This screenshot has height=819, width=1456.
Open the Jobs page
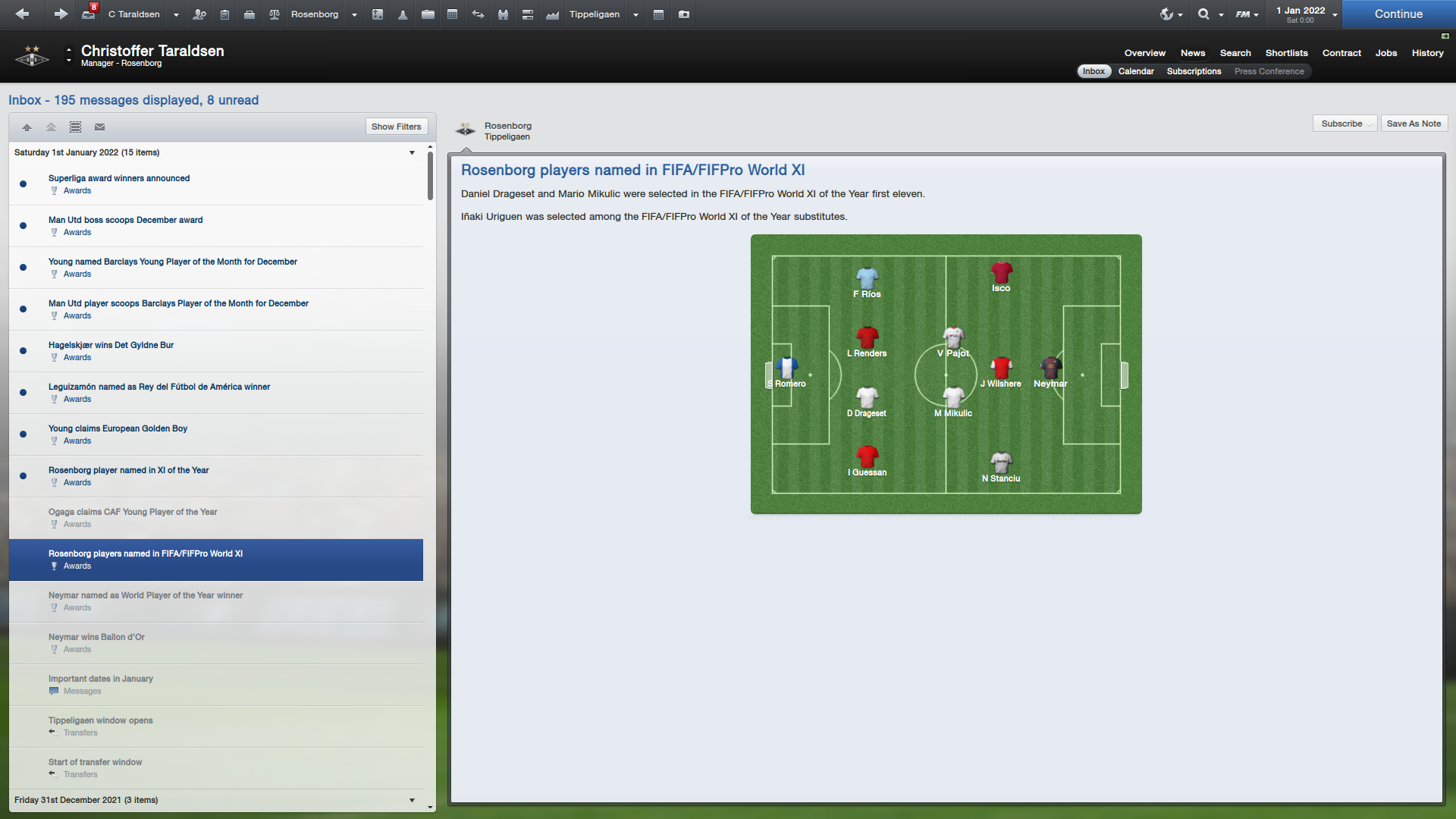pos(1385,53)
